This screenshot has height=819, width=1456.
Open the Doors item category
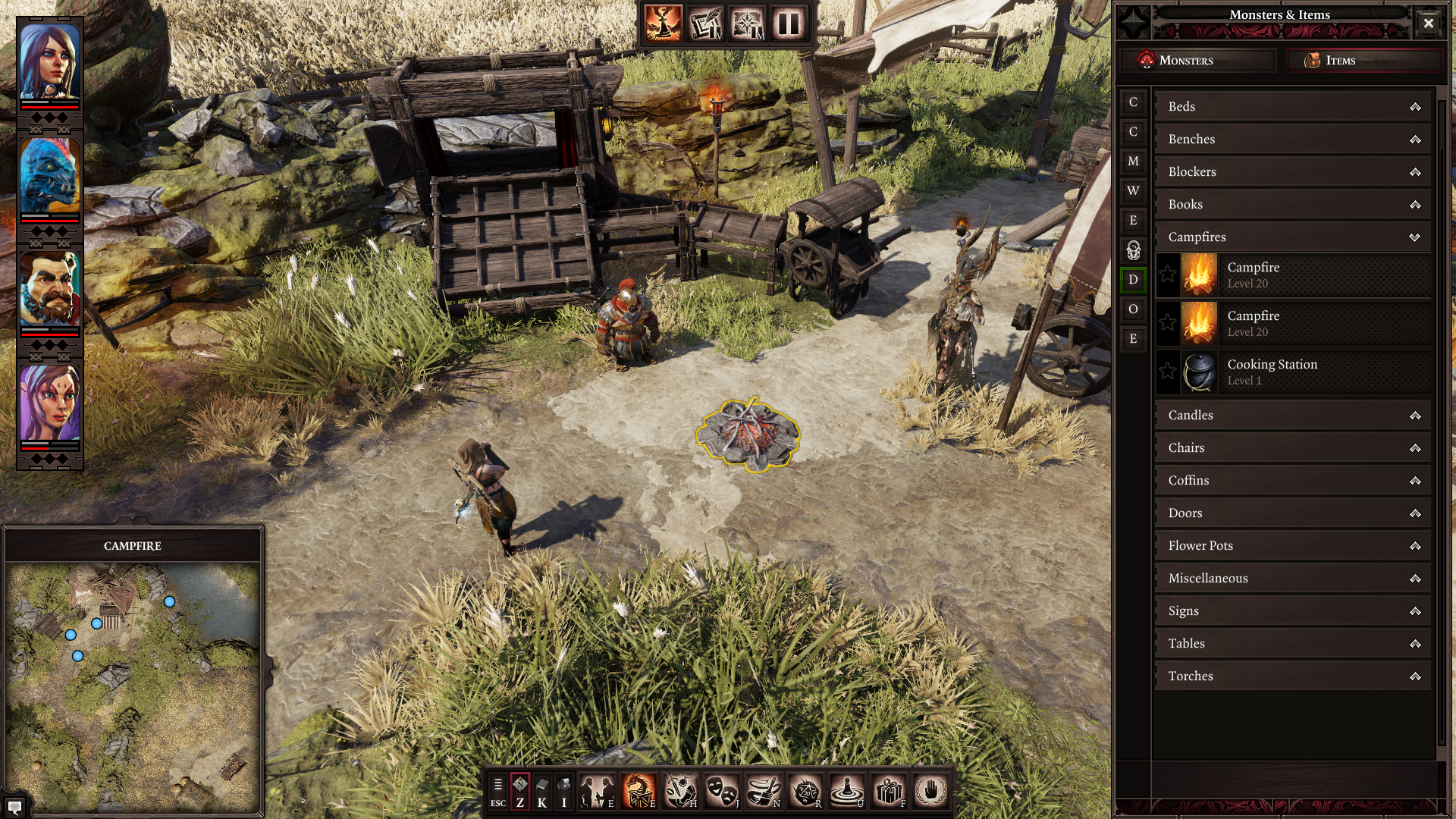point(1292,513)
